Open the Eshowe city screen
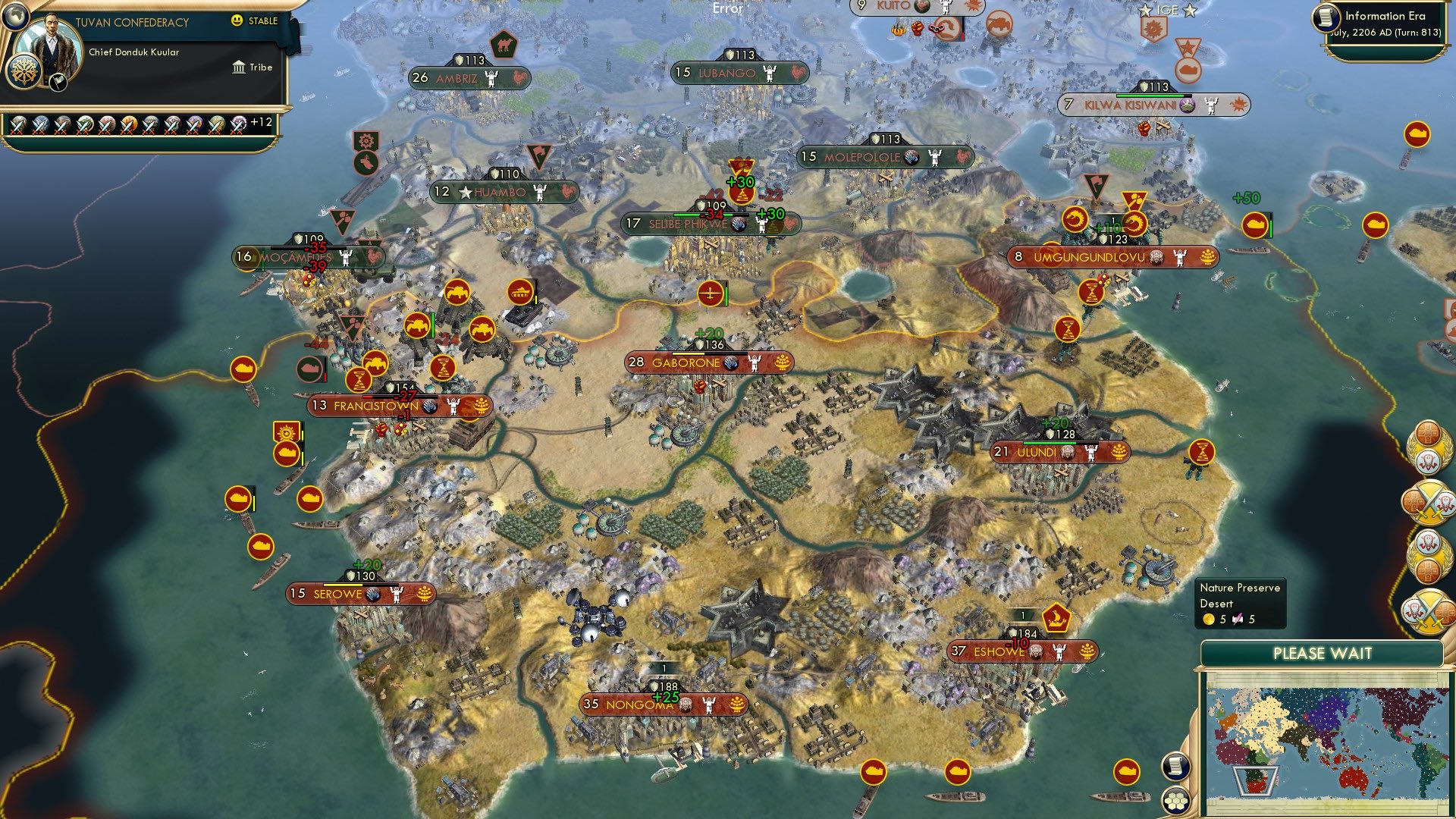1456x819 pixels. coord(1024,651)
